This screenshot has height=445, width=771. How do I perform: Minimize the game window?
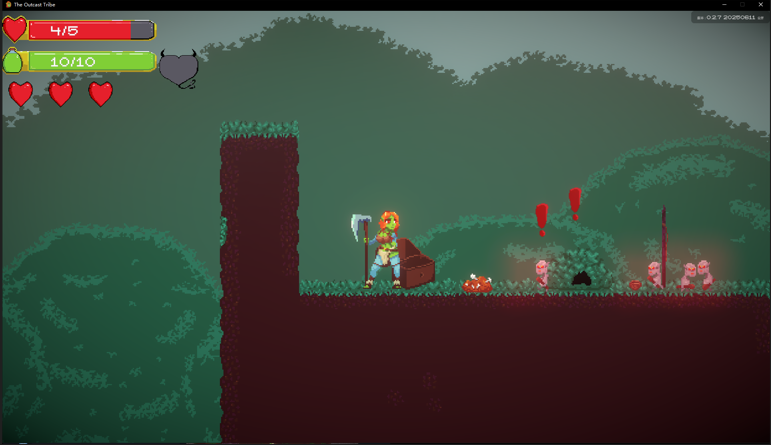coord(724,5)
